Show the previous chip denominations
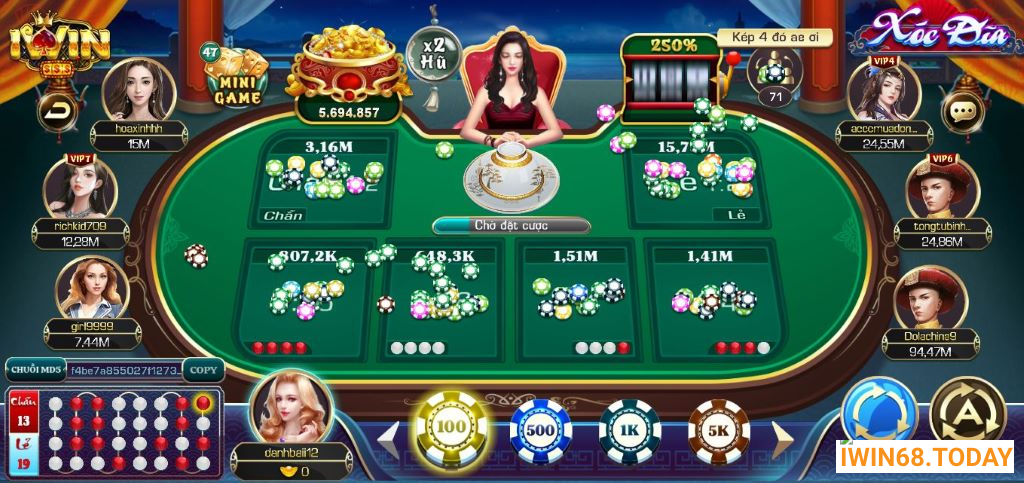The image size is (1024, 483). pyautogui.click(x=389, y=438)
